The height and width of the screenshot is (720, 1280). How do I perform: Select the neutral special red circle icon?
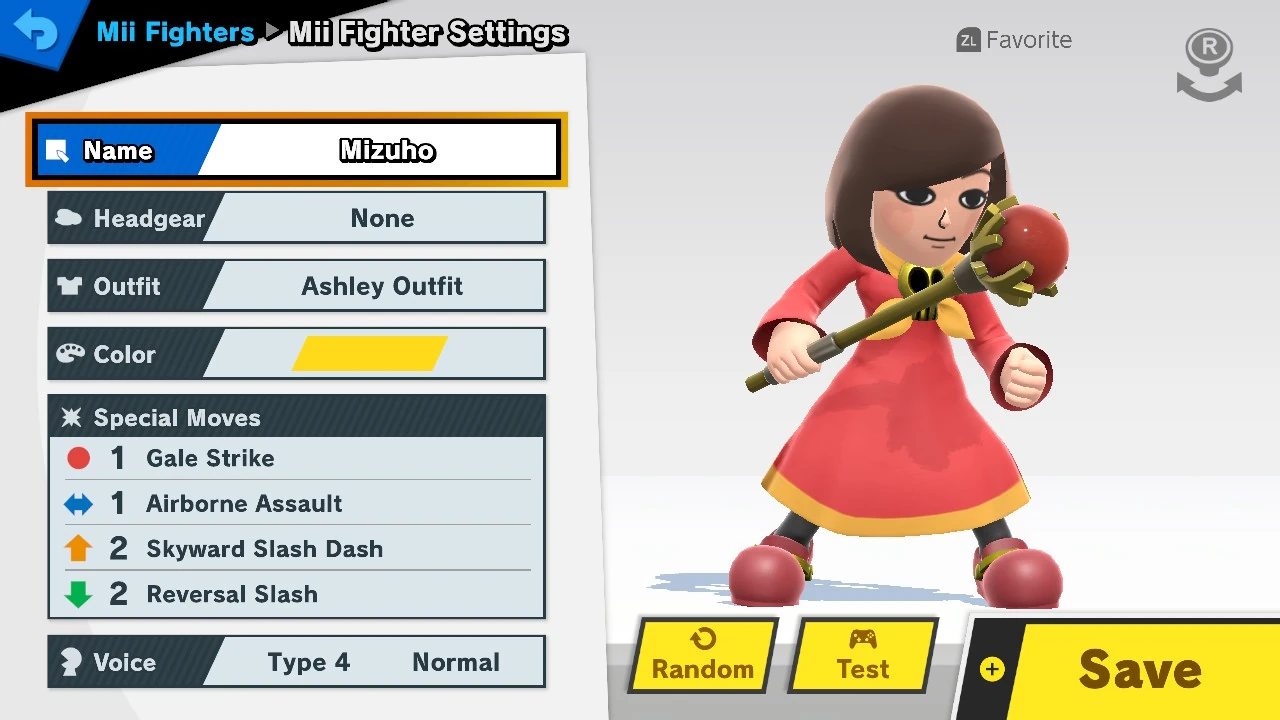(x=78, y=457)
